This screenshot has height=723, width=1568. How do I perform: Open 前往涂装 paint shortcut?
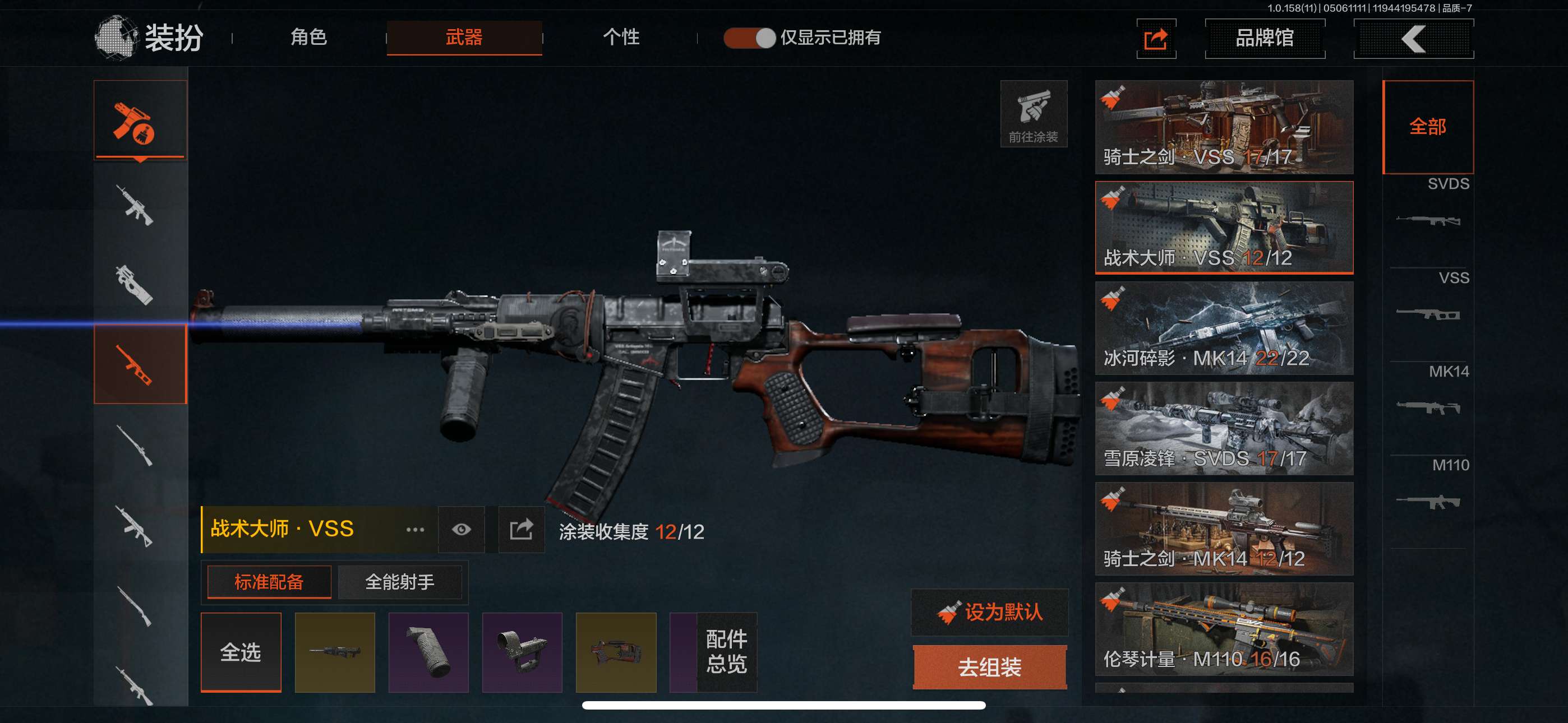1033,114
